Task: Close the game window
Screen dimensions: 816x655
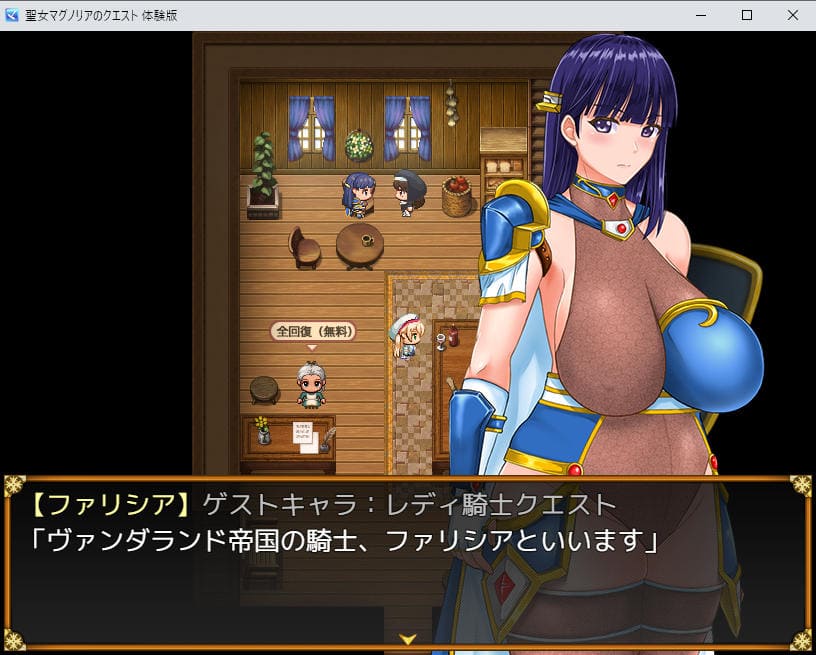Action: [x=792, y=15]
